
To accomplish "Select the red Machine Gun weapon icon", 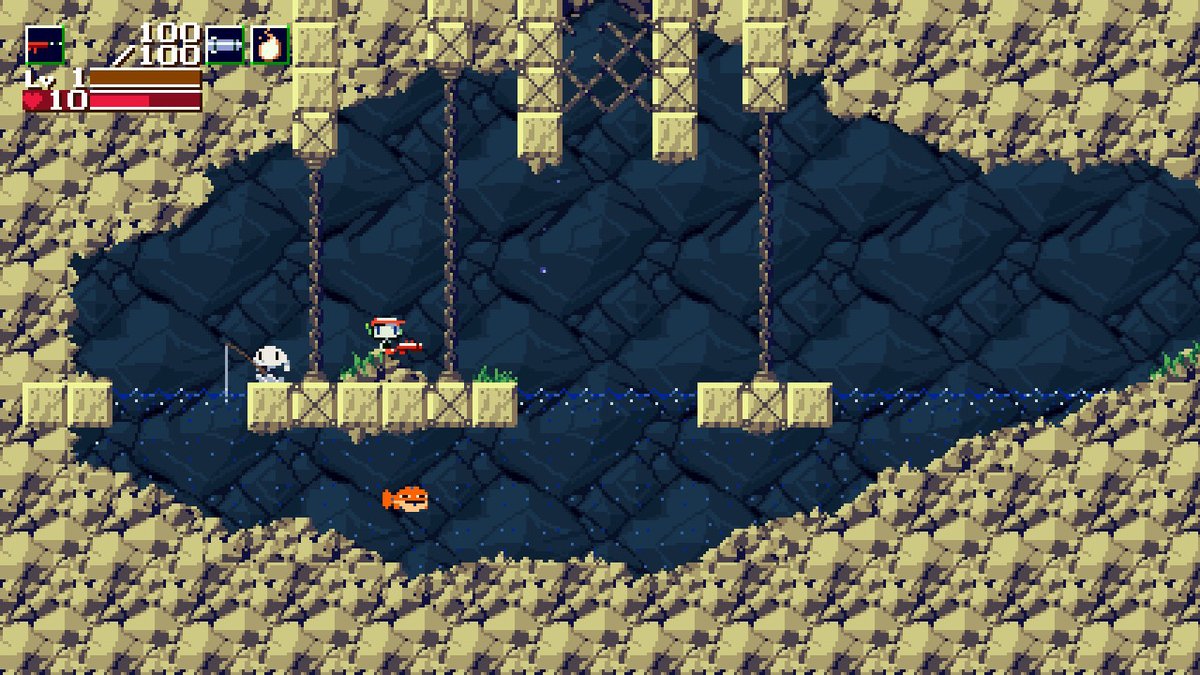I will [44, 45].
